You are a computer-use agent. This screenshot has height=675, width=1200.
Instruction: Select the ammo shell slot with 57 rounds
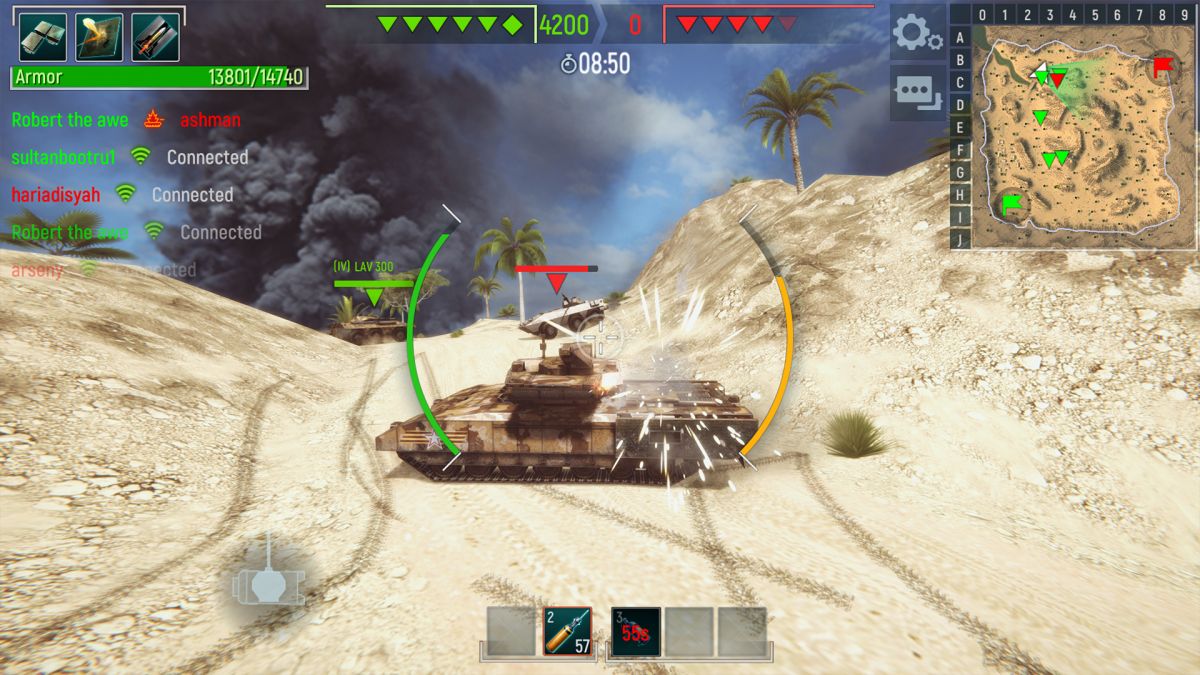coord(567,631)
